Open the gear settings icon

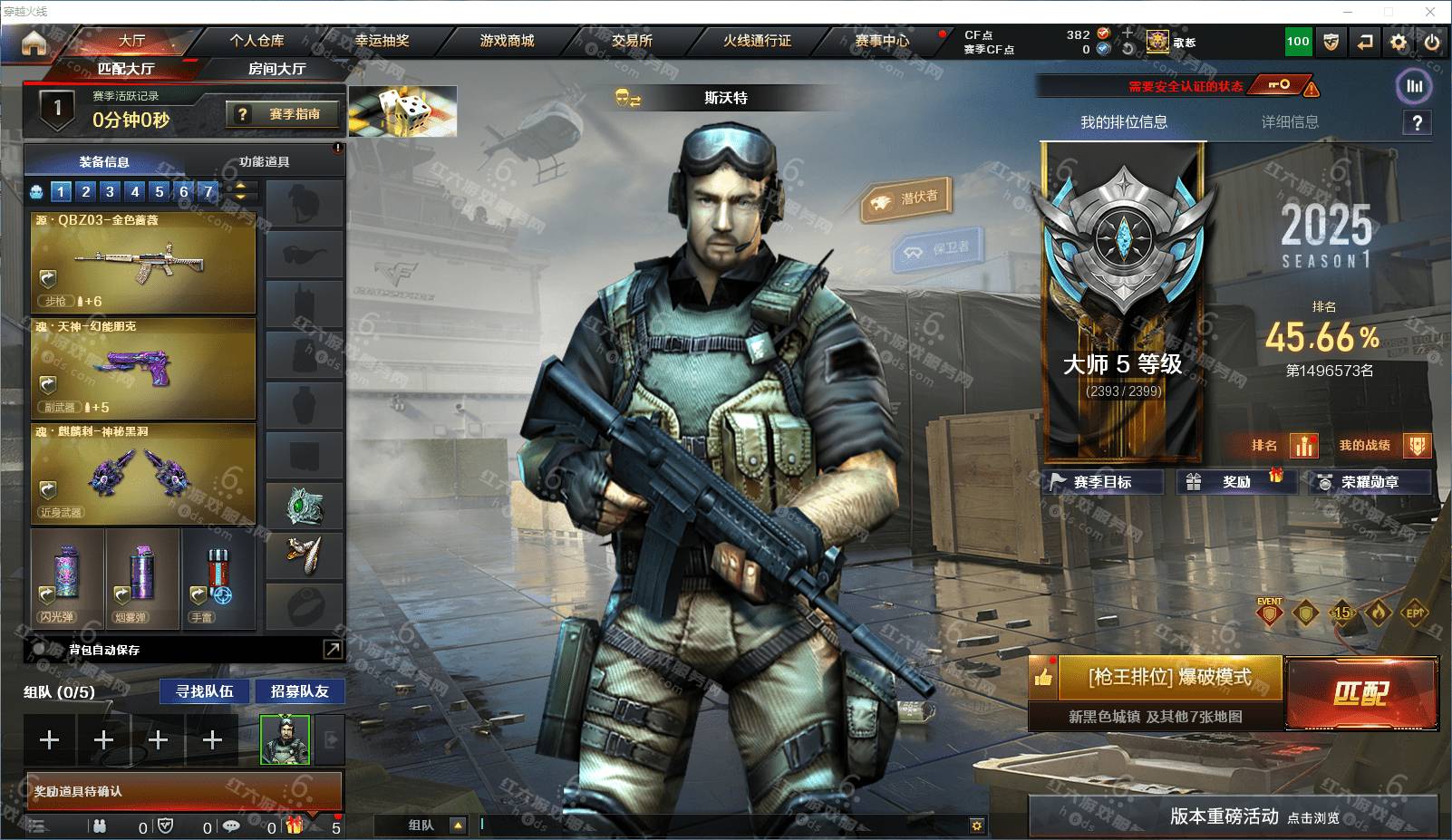pyautogui.click(x=1399, y=42)
